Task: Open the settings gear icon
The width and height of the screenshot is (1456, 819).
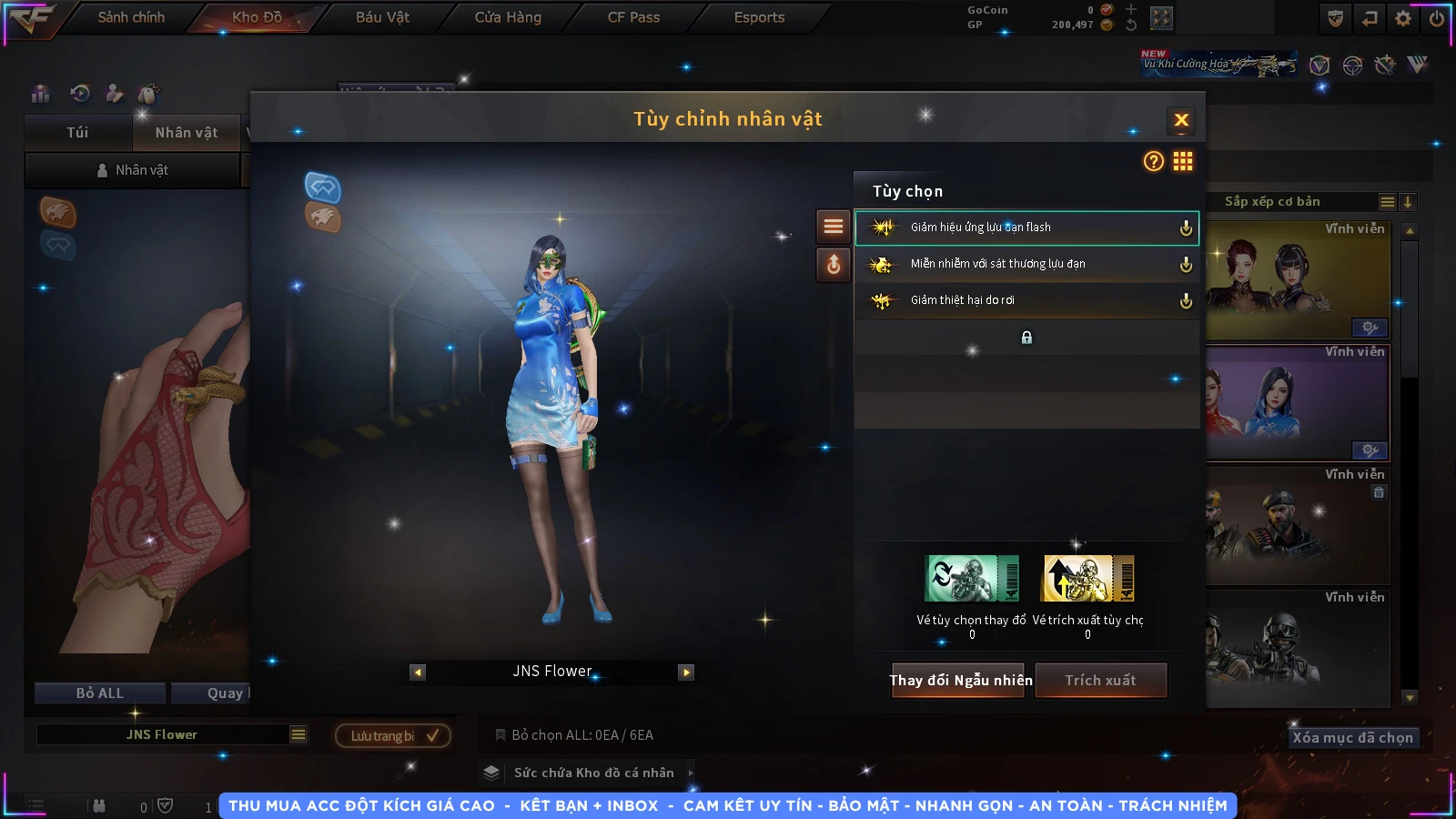Action: (1403, 18)
